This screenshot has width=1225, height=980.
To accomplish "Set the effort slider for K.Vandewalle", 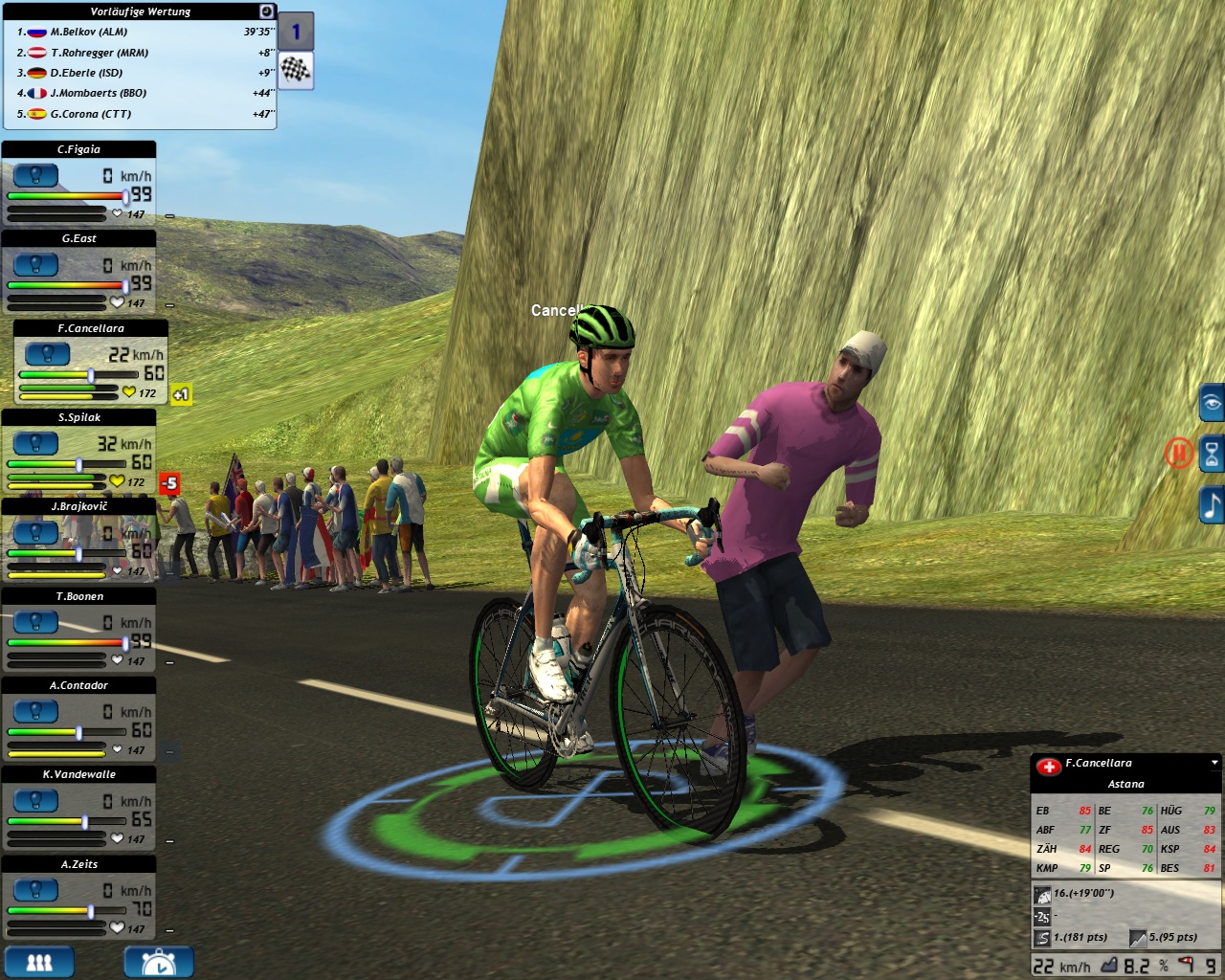I will (x=85, y=822).
